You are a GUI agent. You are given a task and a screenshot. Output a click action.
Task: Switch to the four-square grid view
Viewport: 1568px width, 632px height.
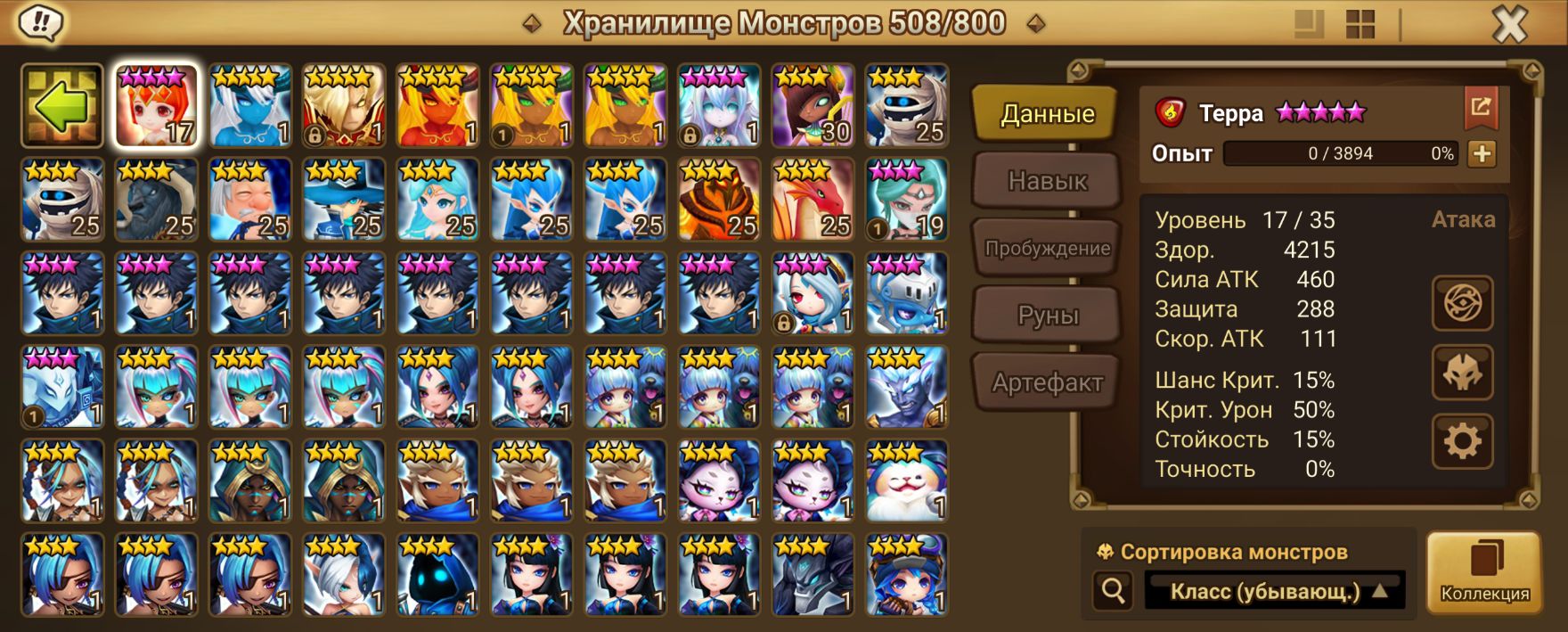pyautogui.click(x=1360, y=25)
